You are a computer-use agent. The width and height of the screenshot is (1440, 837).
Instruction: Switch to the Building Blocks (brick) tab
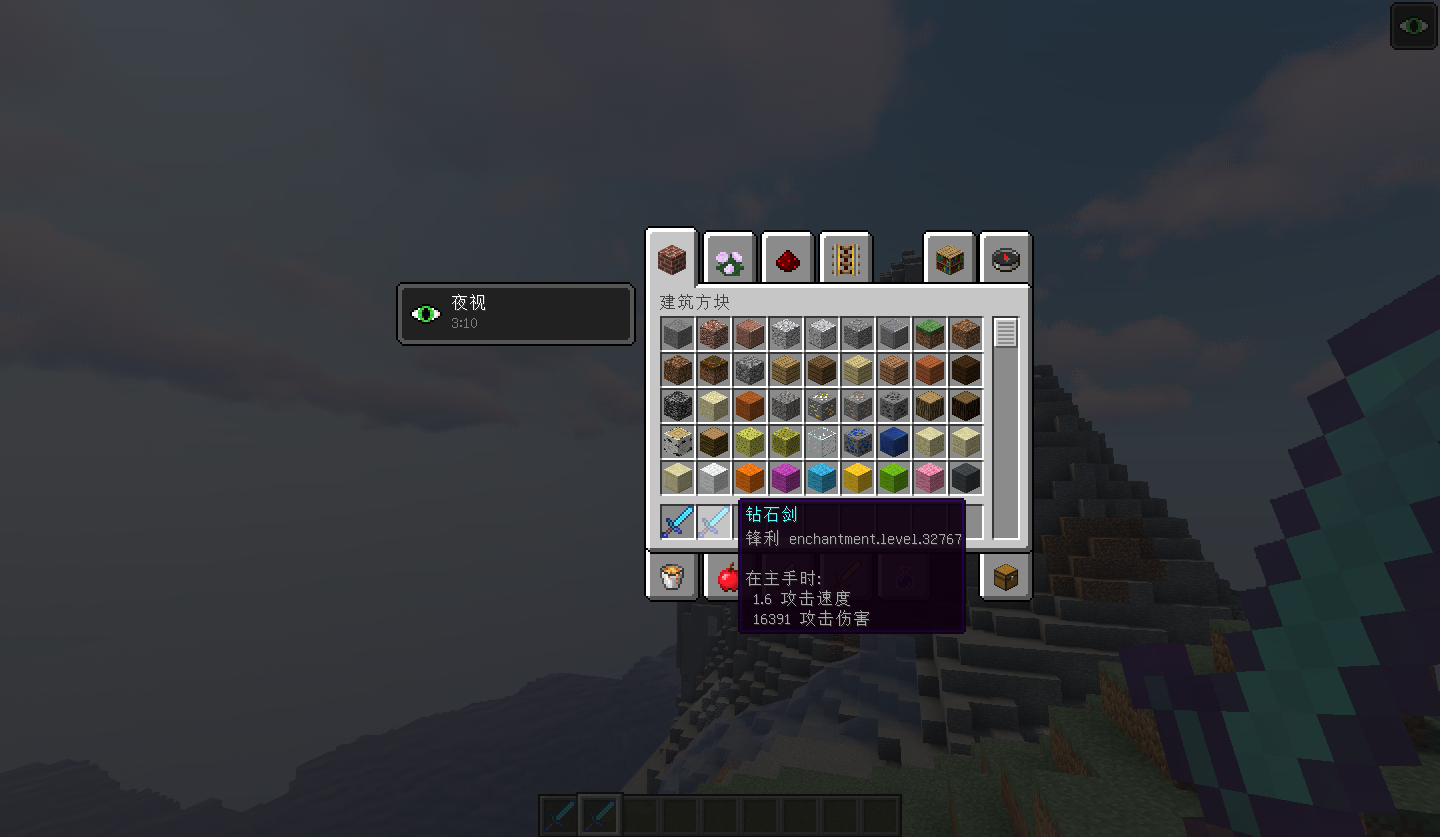[x=671, y=258]
